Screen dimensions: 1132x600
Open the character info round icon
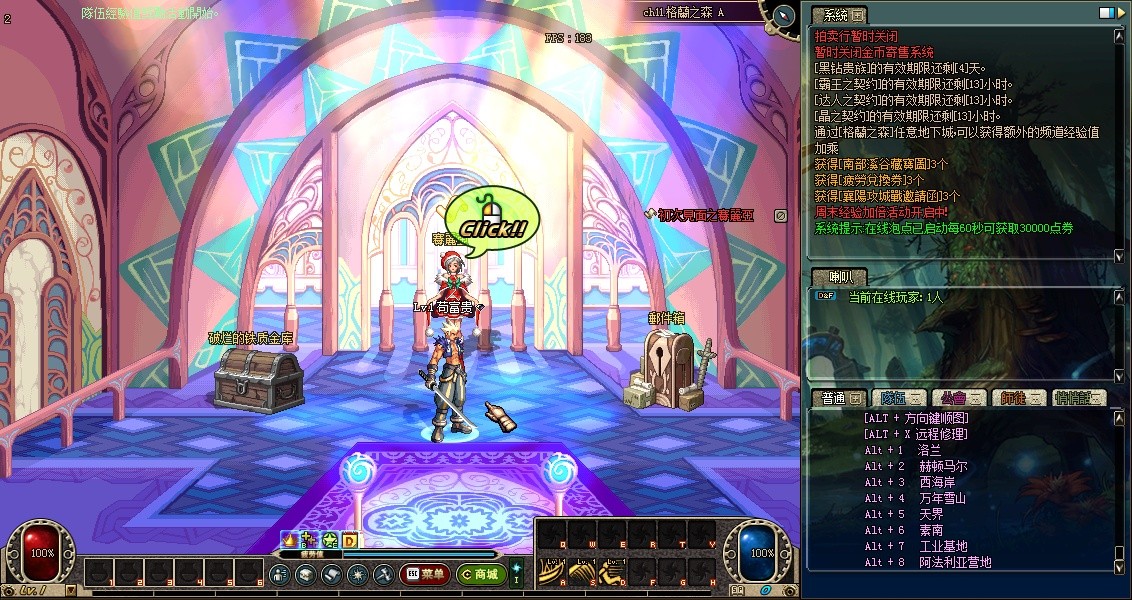coord(280,574)
